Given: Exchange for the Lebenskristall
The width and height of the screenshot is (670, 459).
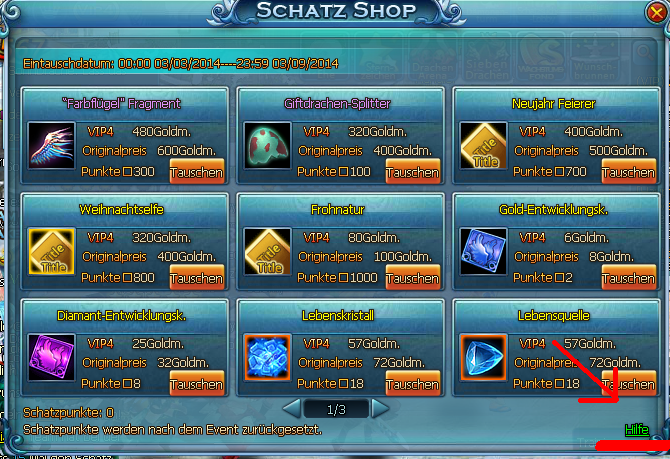Looking at the screenshot, I should point(412,384).
